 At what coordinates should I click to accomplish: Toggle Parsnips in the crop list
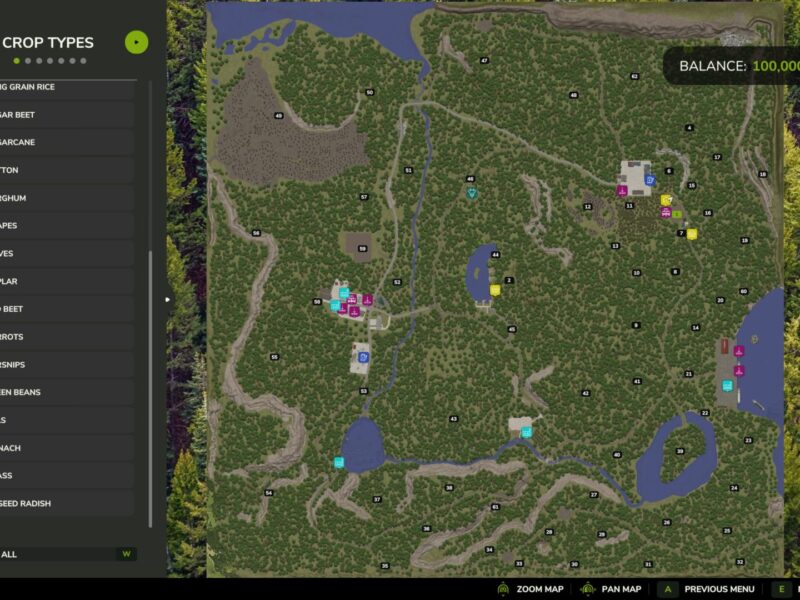click(x=60, y=365)
